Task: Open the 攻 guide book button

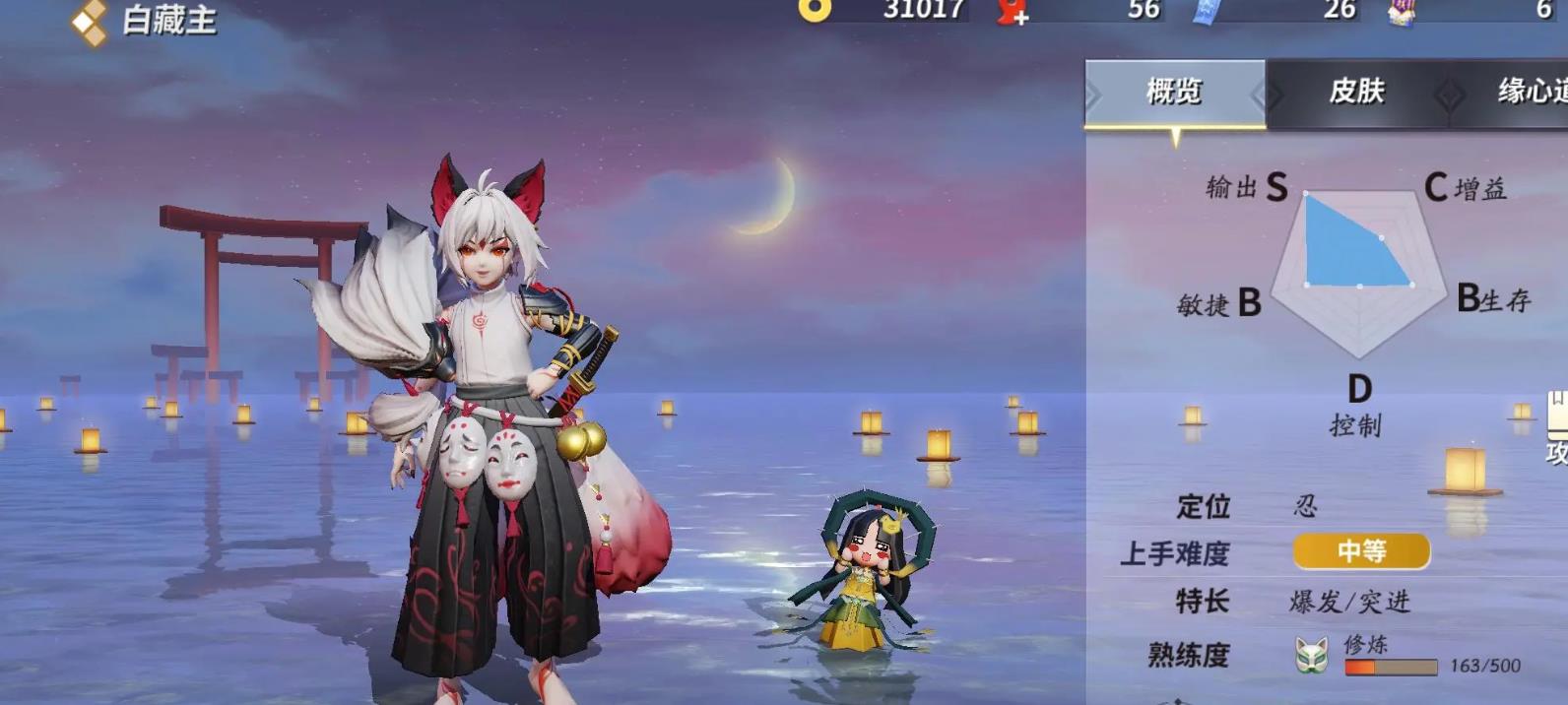Action: coord(1556,429)
